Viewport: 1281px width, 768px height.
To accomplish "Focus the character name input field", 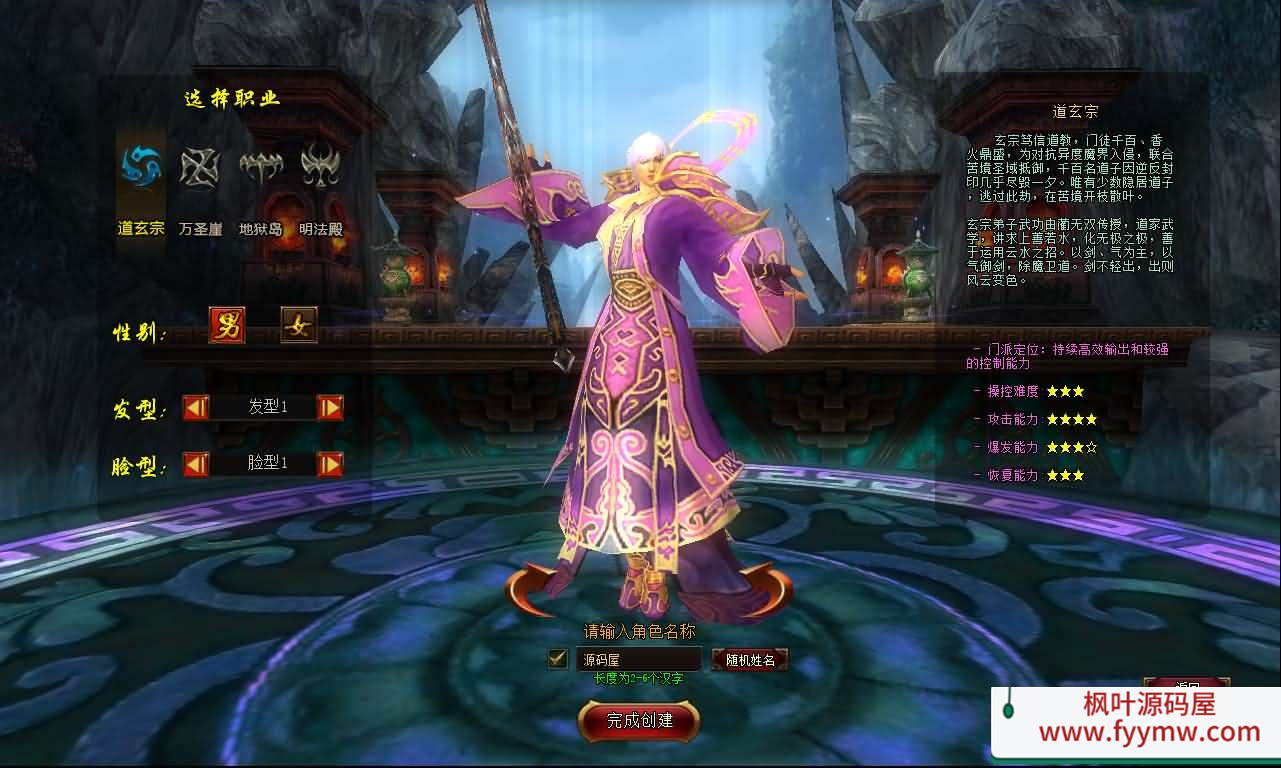I will click(x=638, y=659).
